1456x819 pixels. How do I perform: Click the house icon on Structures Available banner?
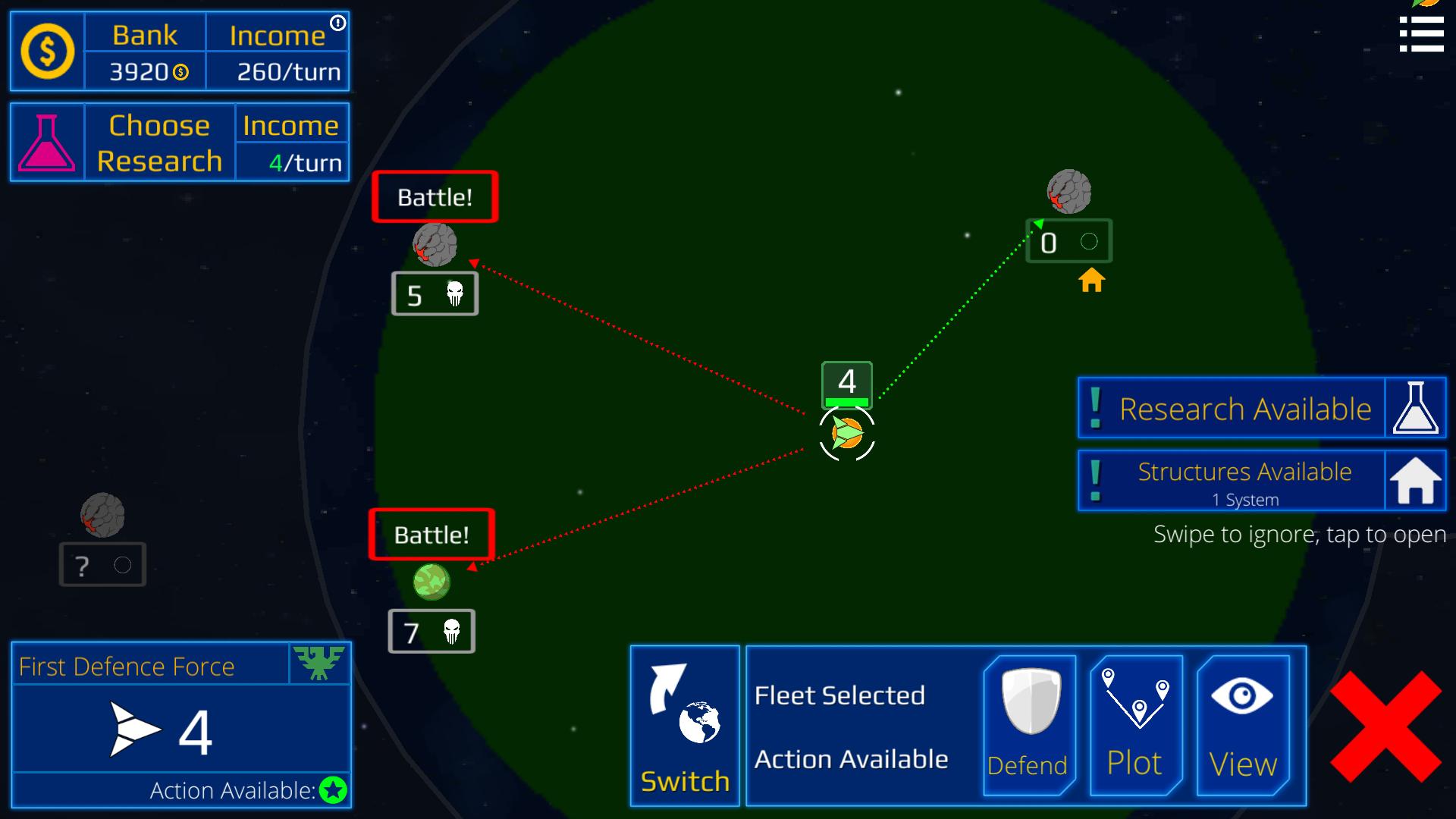[1415, 480]
